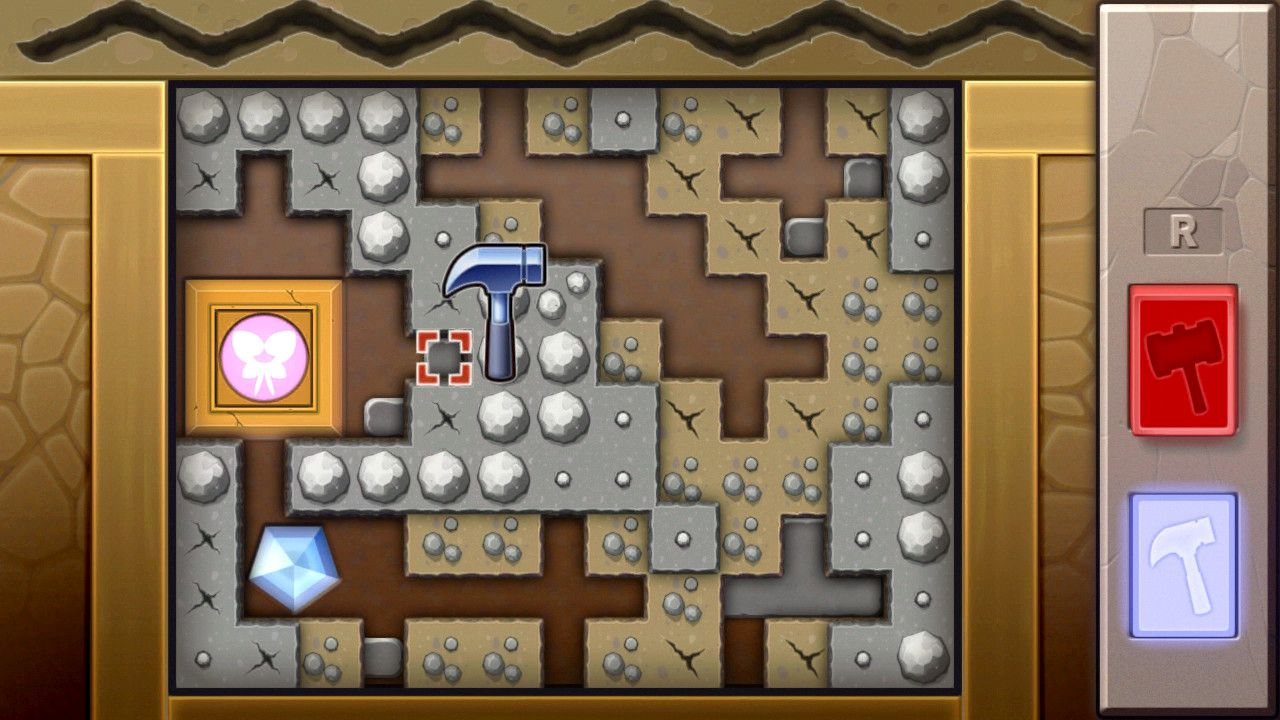1280x720 pixels.
Task: Click the large rock beside the hammer
Action: coord(560,355)
